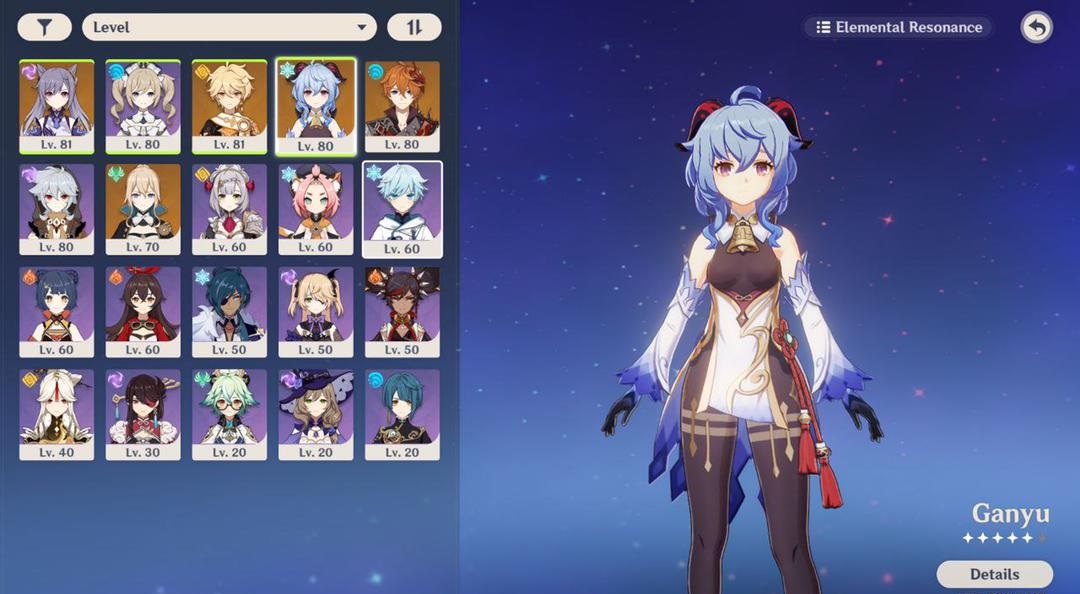Viewport: 1080px width, 594px height.
Task: Open the character filter funnel button
Action: [x=44, y=27]
